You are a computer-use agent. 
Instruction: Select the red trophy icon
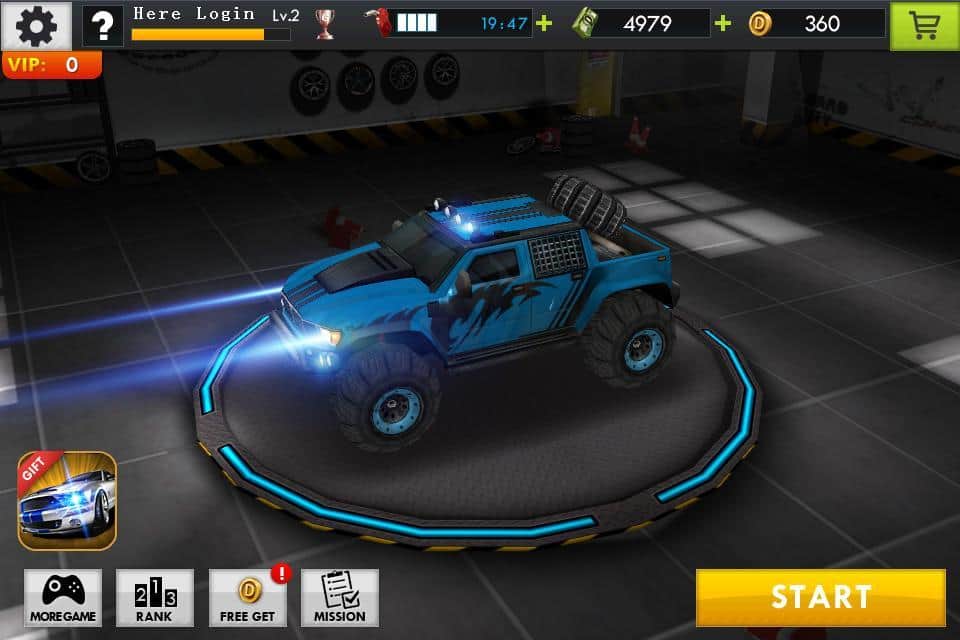(x=325, y=24)
